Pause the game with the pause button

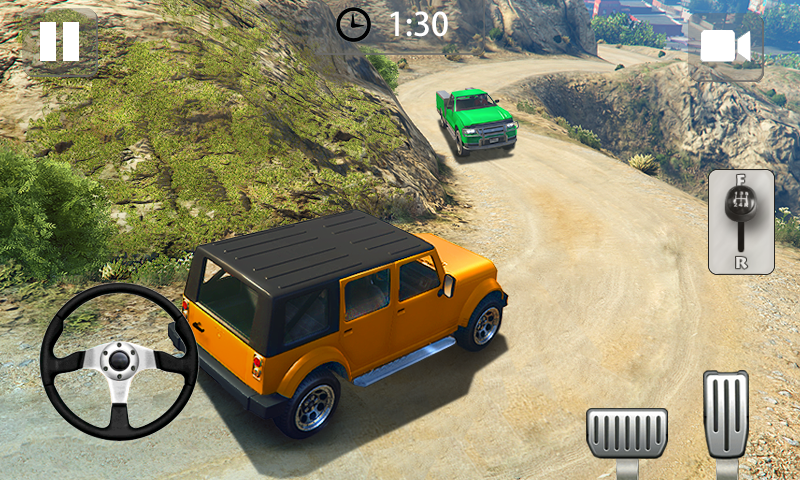pos(59,42)
